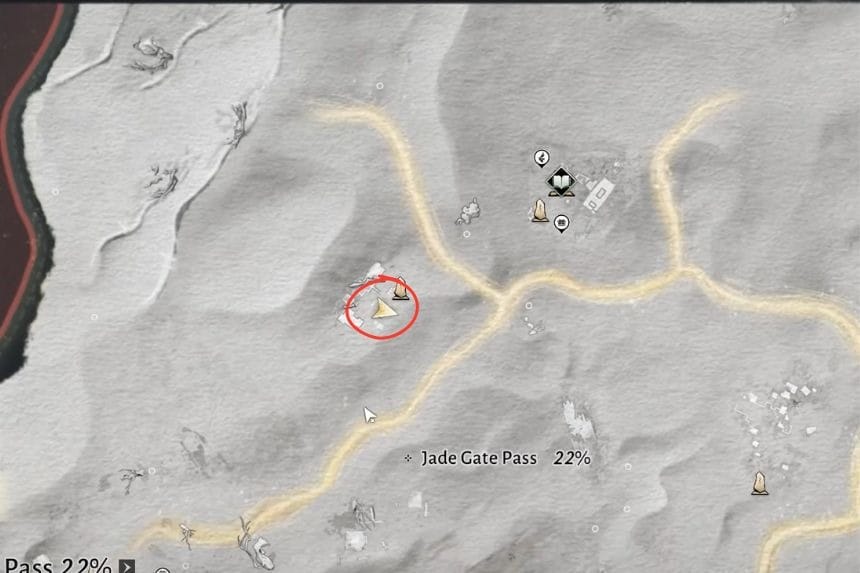Click the Jade Gate Pass area label
Viewport: 860px width, 573px height.
pos(478,459)
